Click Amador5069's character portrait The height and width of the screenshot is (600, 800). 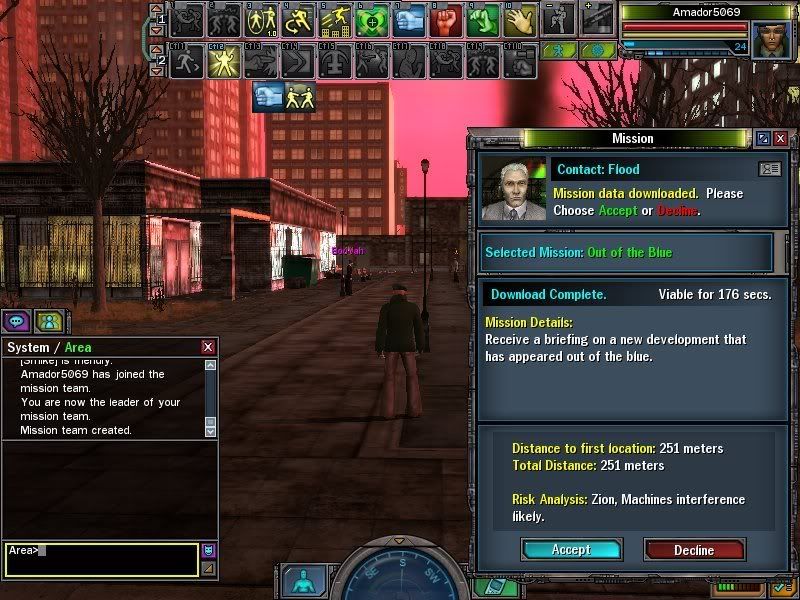770,35
